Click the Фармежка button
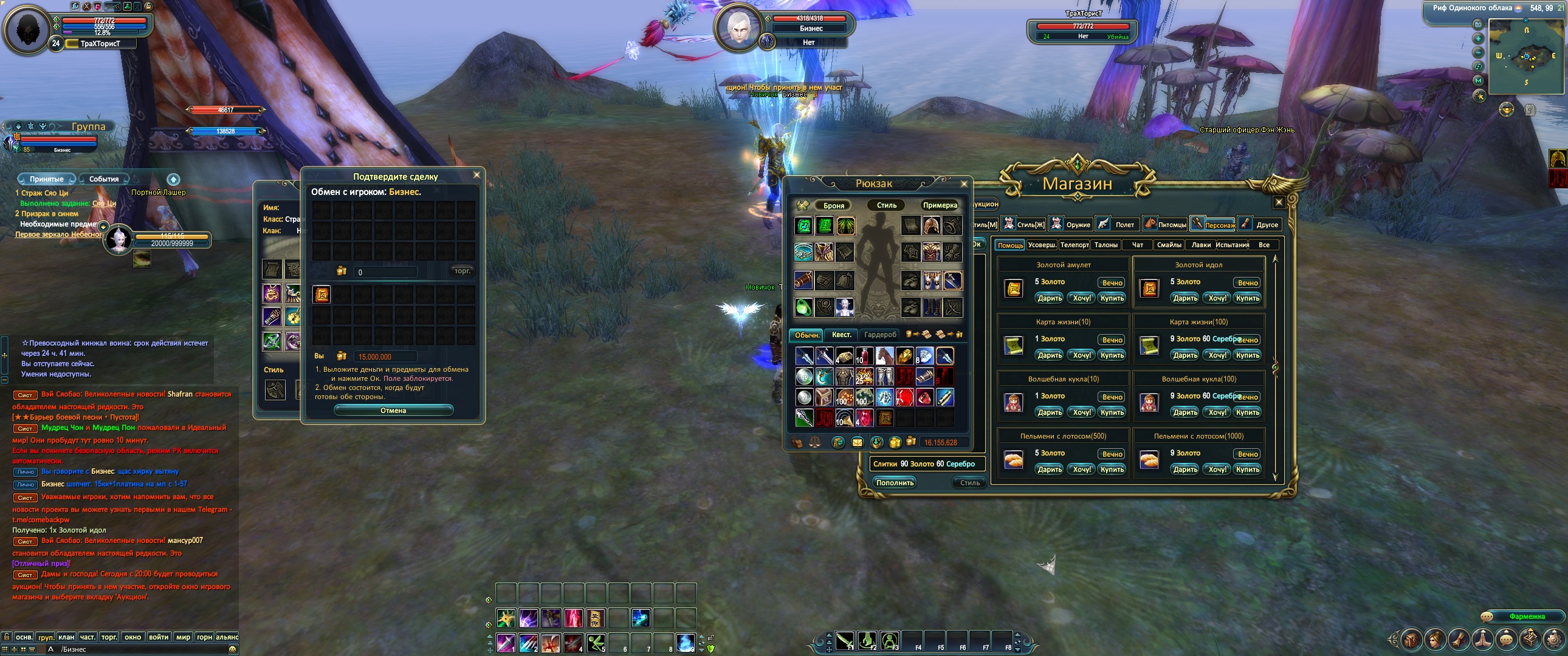 pos(1527,617)
